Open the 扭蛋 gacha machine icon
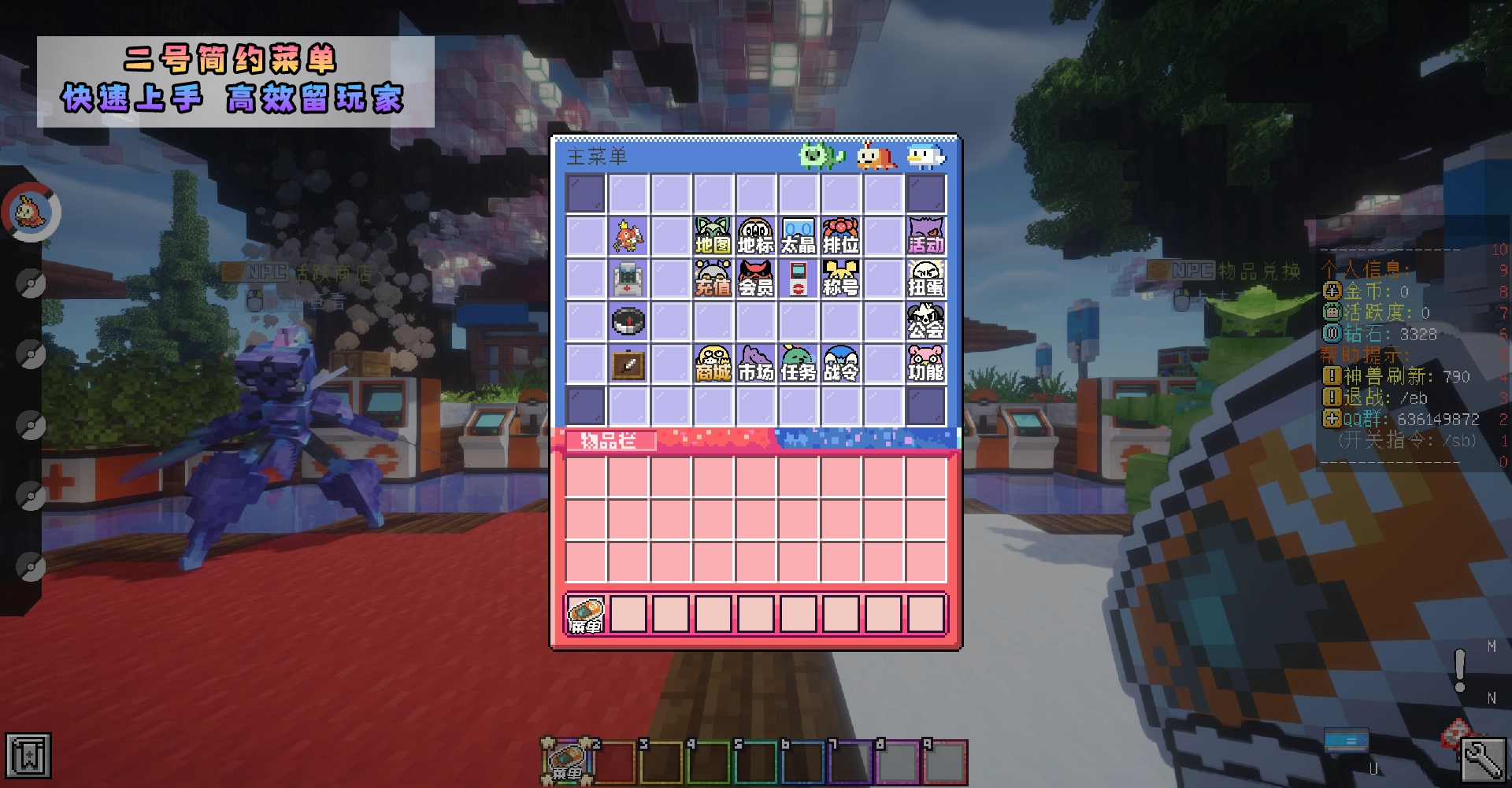Image resolution: width=1512 pixels, height=788 pixels. point(927,279)
